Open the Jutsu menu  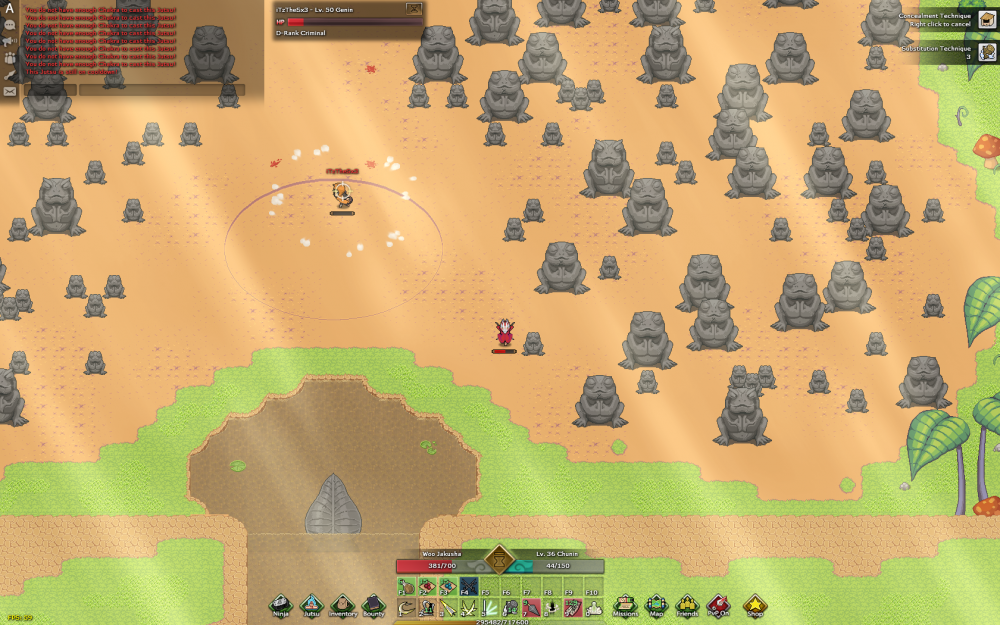coord(312,603)
